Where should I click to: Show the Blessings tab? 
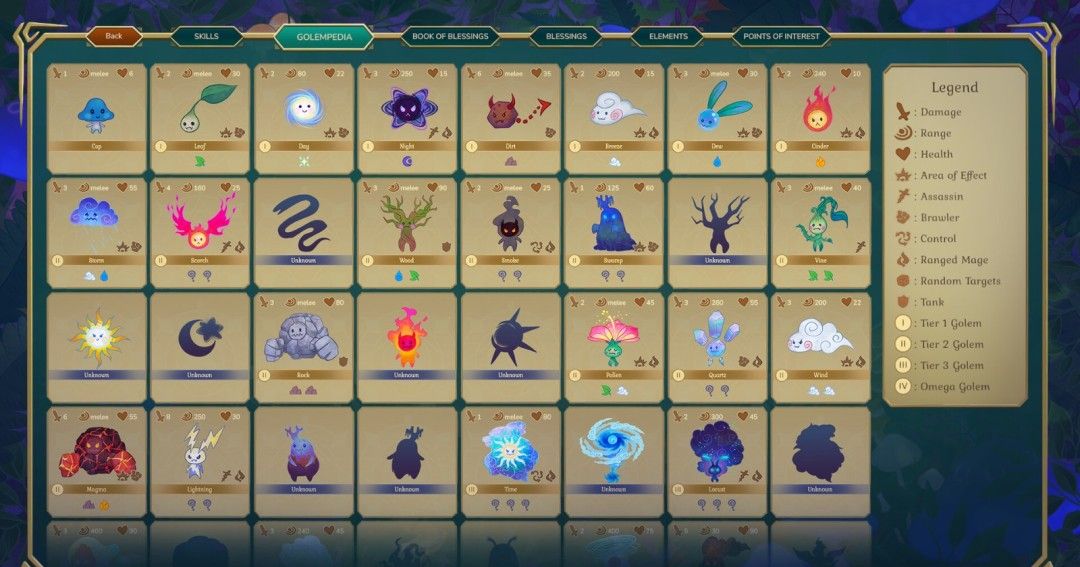[566, 36]
